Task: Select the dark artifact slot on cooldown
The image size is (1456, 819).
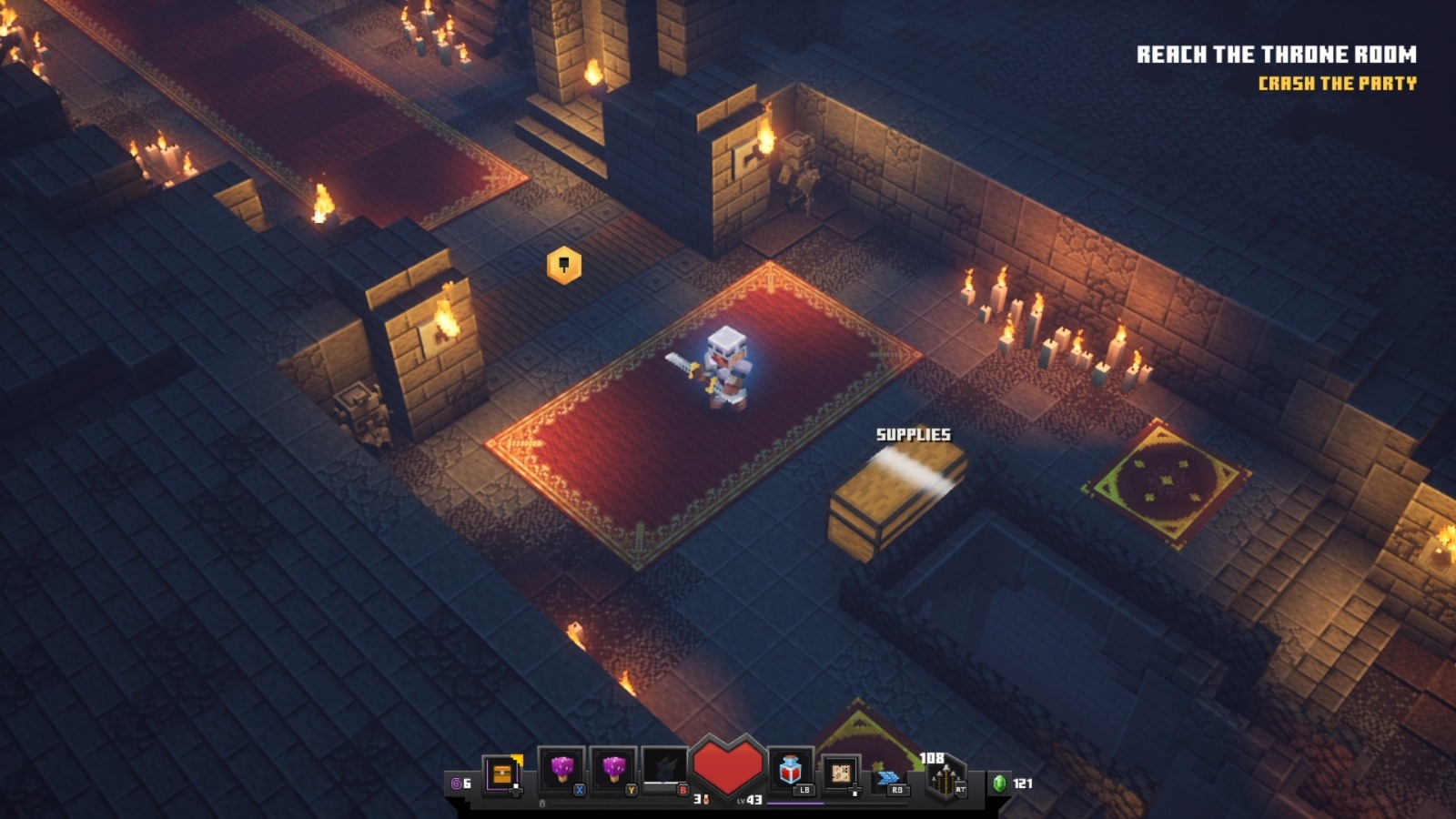Action: (665, 771)
